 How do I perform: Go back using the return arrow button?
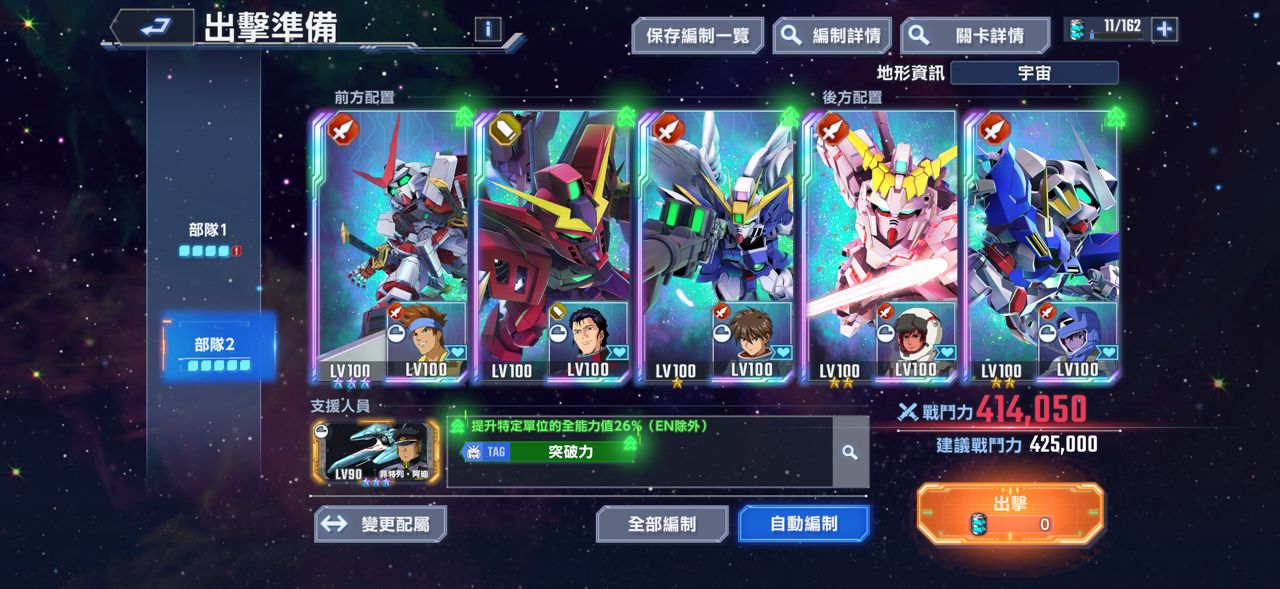(x=152, y=28)
